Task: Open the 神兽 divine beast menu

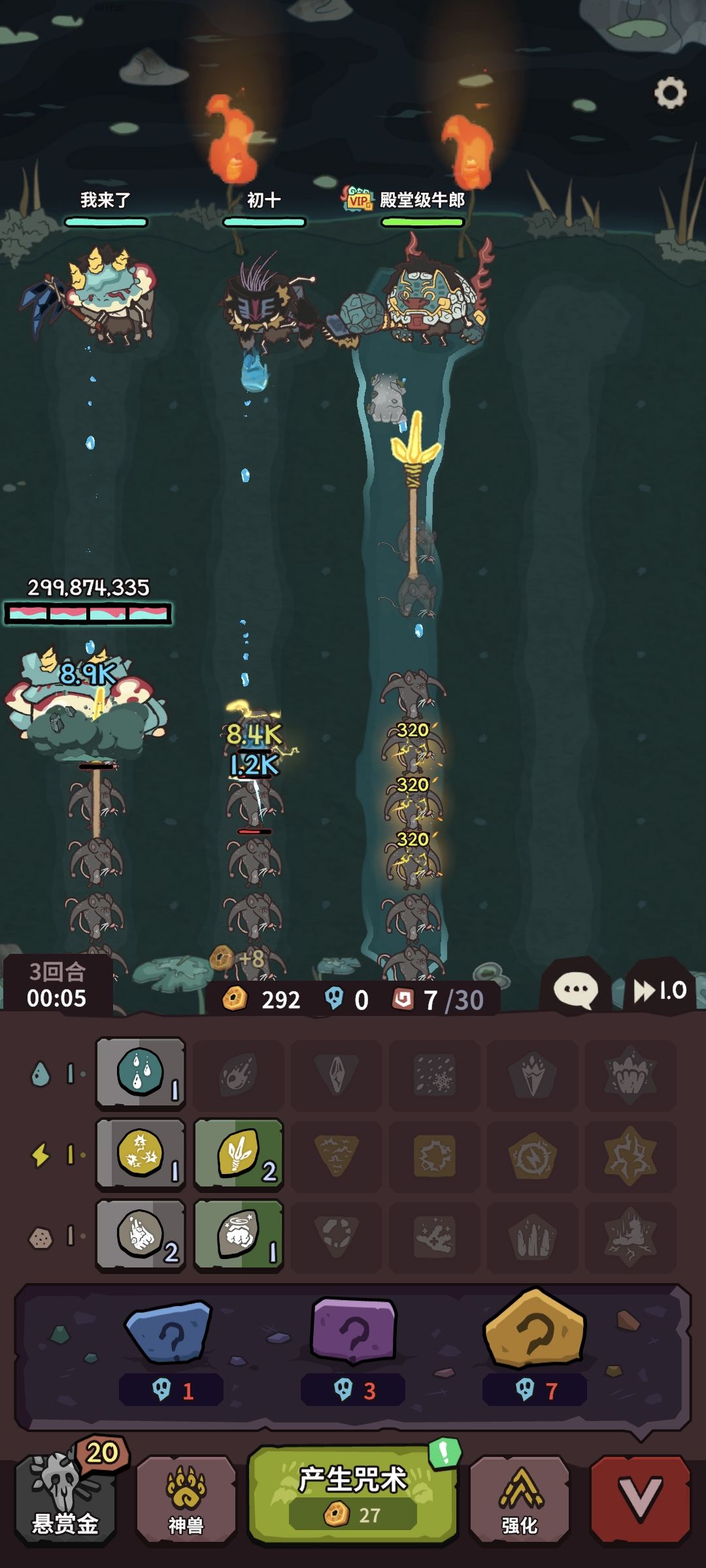Action: coord(186,1500)
